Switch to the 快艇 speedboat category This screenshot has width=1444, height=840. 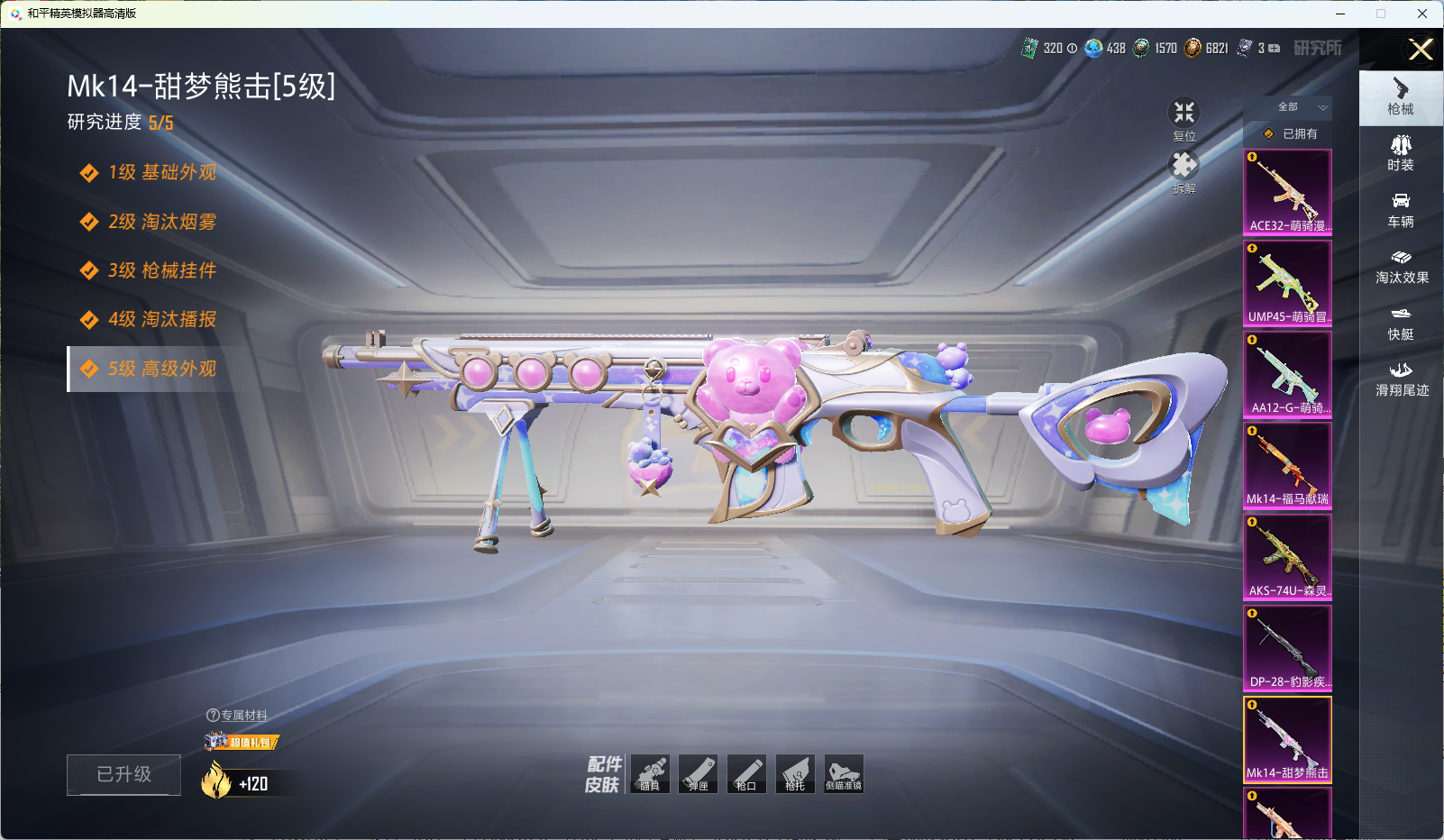pos(1401,323)
